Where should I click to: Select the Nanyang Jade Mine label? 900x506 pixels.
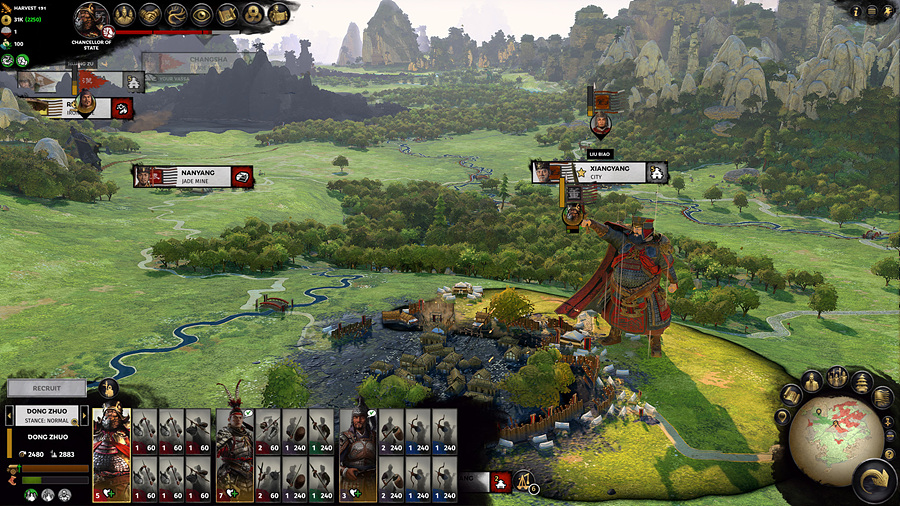(x=193, y=176)
